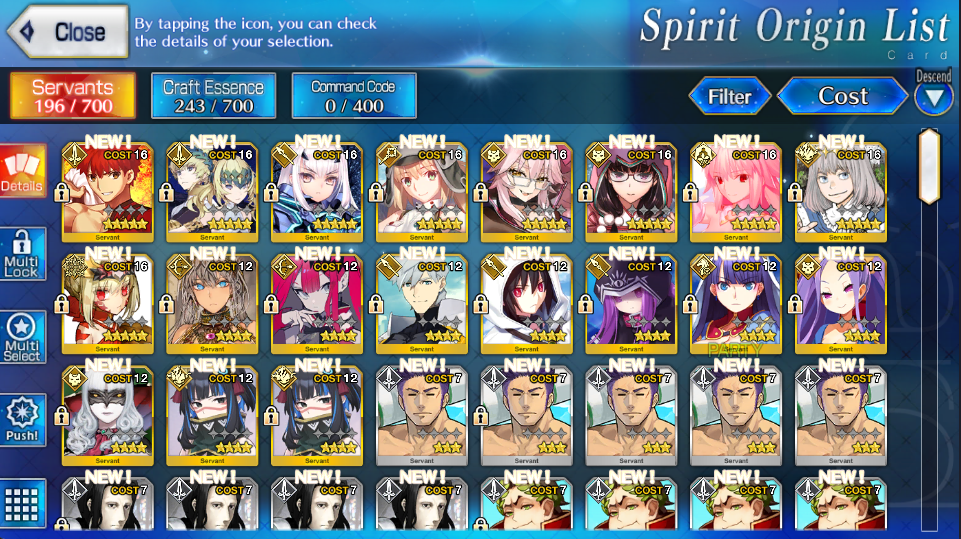Select the servant marked PARTY
This screenshot has height=539, width=961.
click(736, 302)
